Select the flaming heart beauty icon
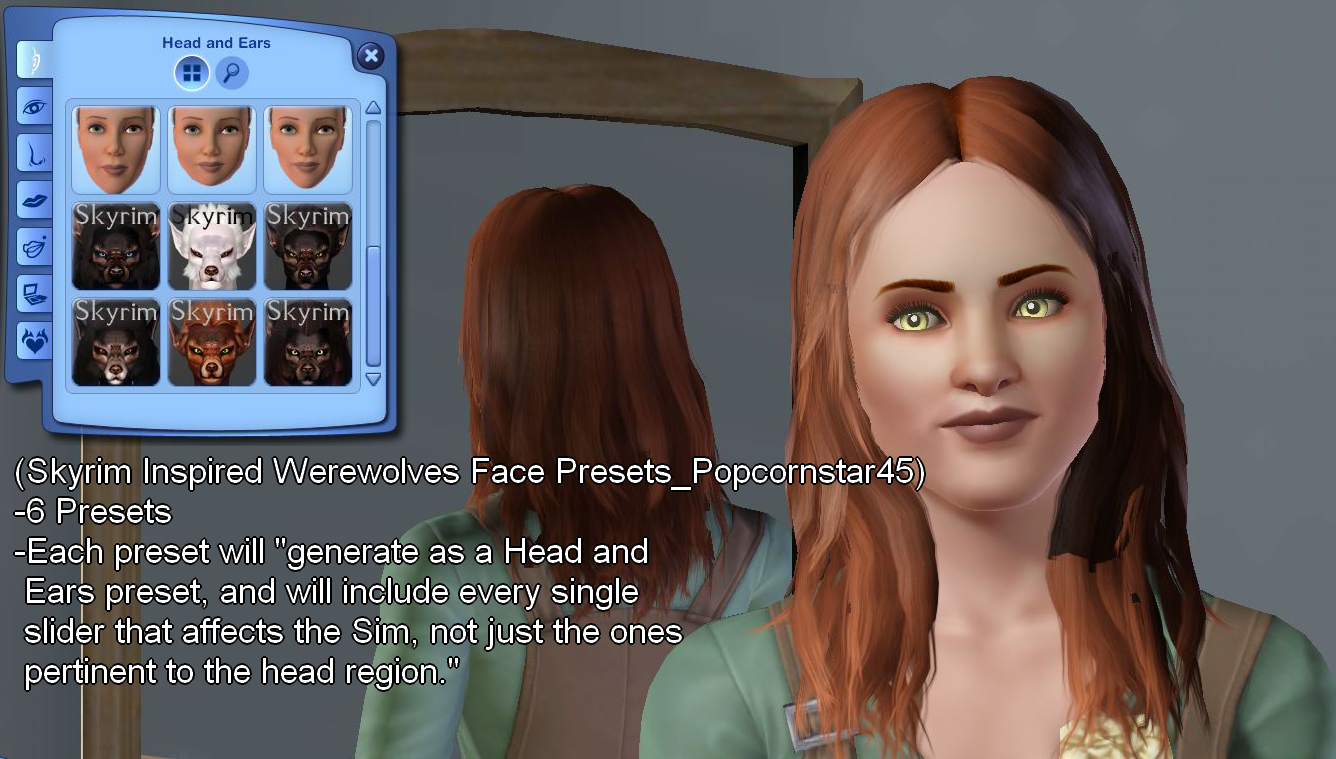 (35, 340)
